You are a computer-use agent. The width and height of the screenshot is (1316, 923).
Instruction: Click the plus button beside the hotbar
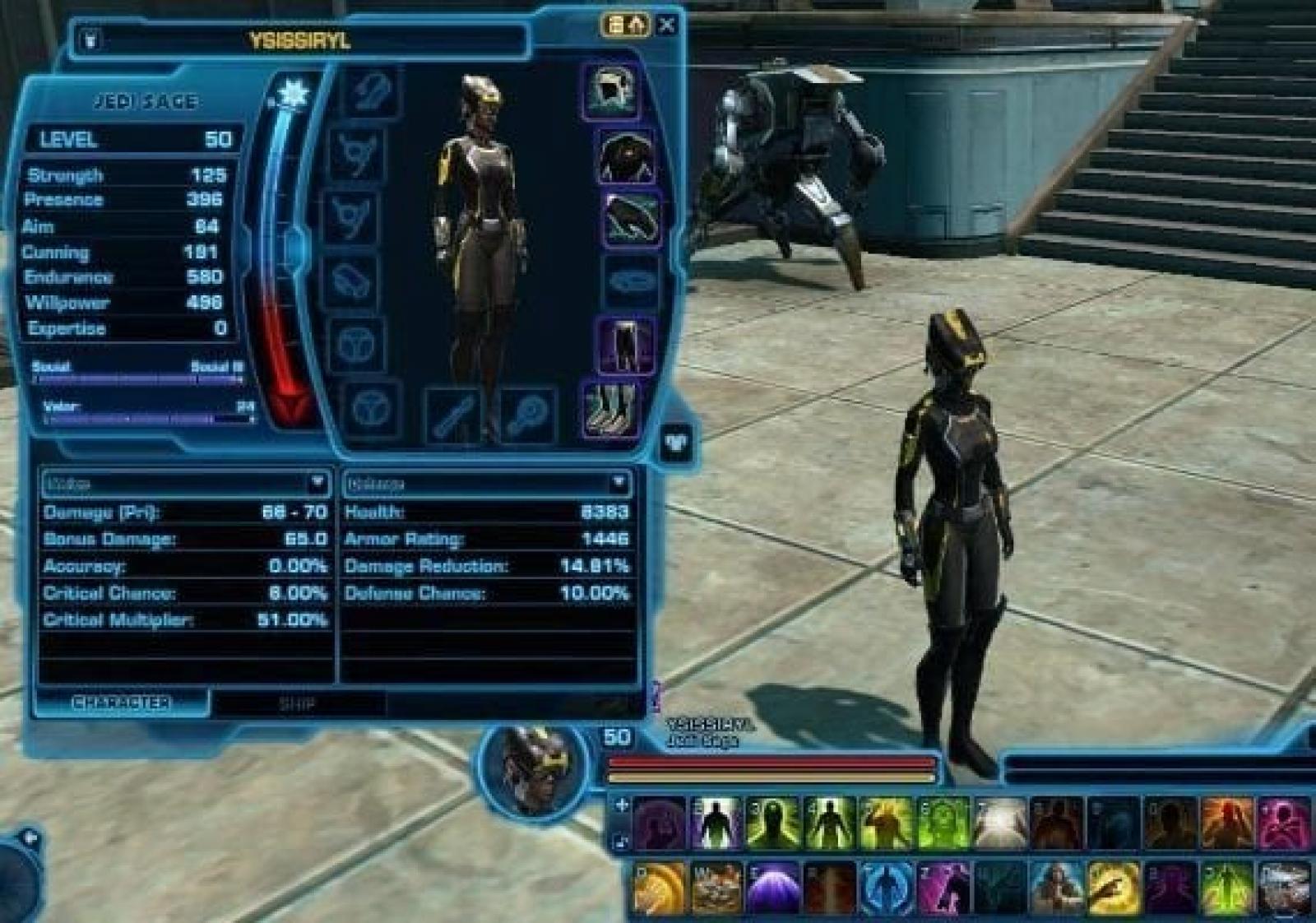[x=622, y=805]
